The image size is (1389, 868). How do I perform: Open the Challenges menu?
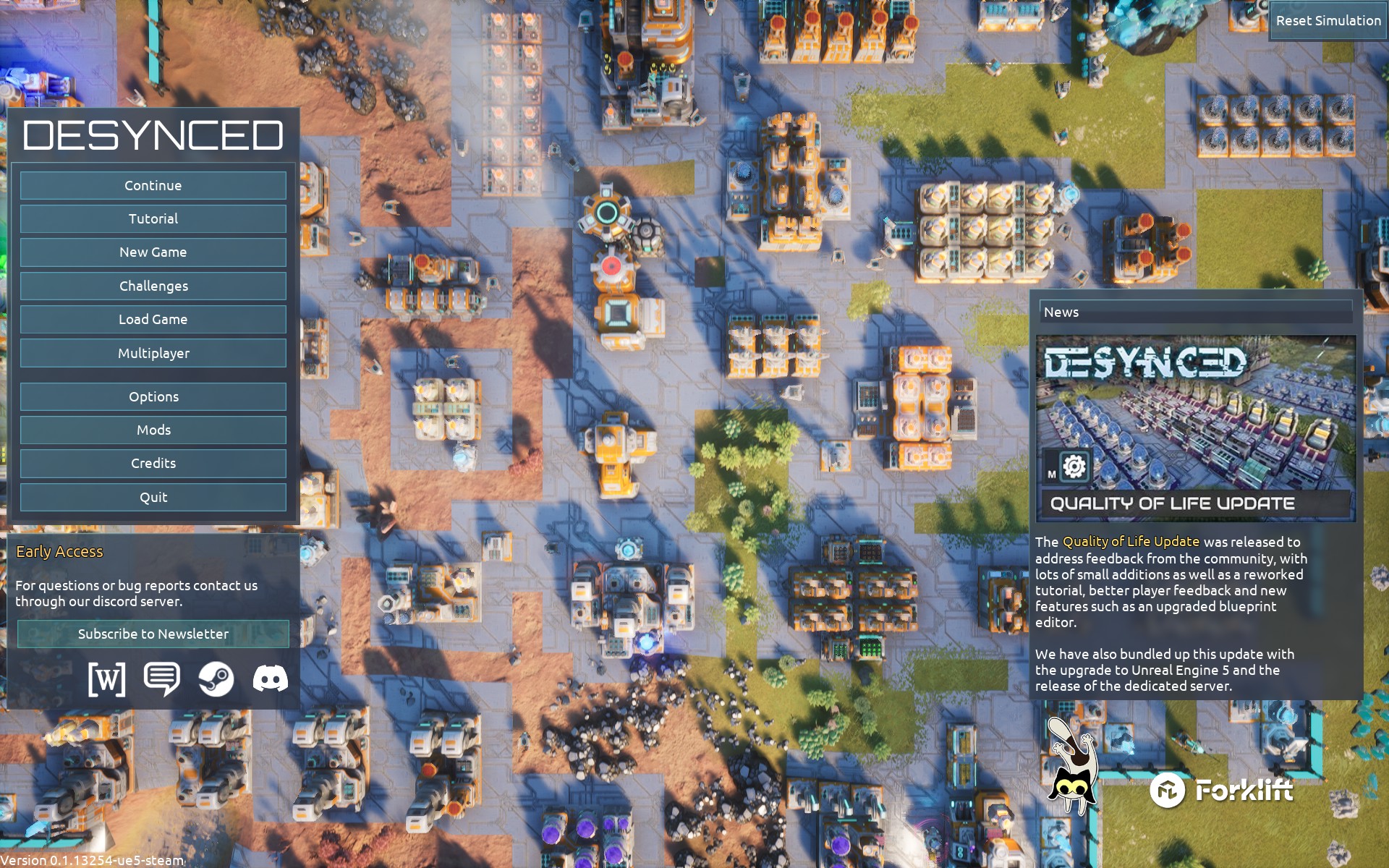coord(153,286)
